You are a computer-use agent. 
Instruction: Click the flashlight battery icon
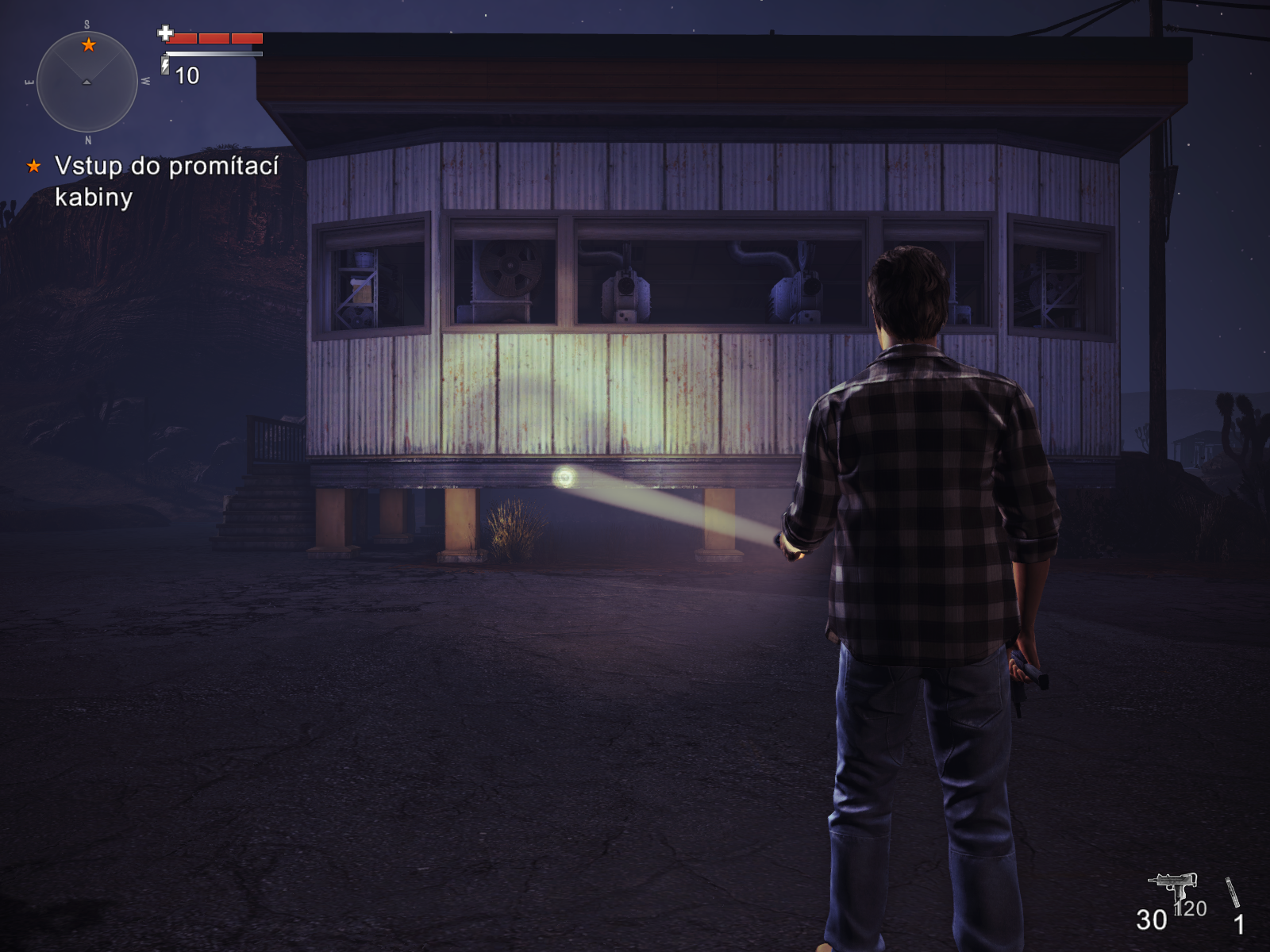(x=165, y=65)
